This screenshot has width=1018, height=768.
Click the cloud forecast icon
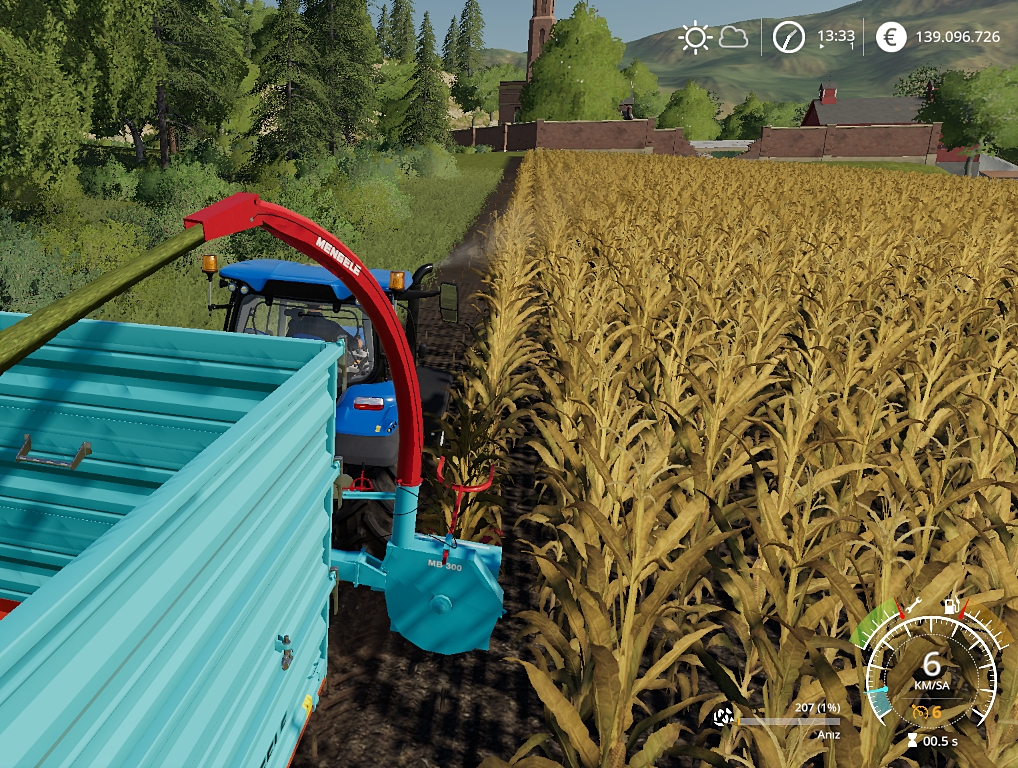point(733,38)
